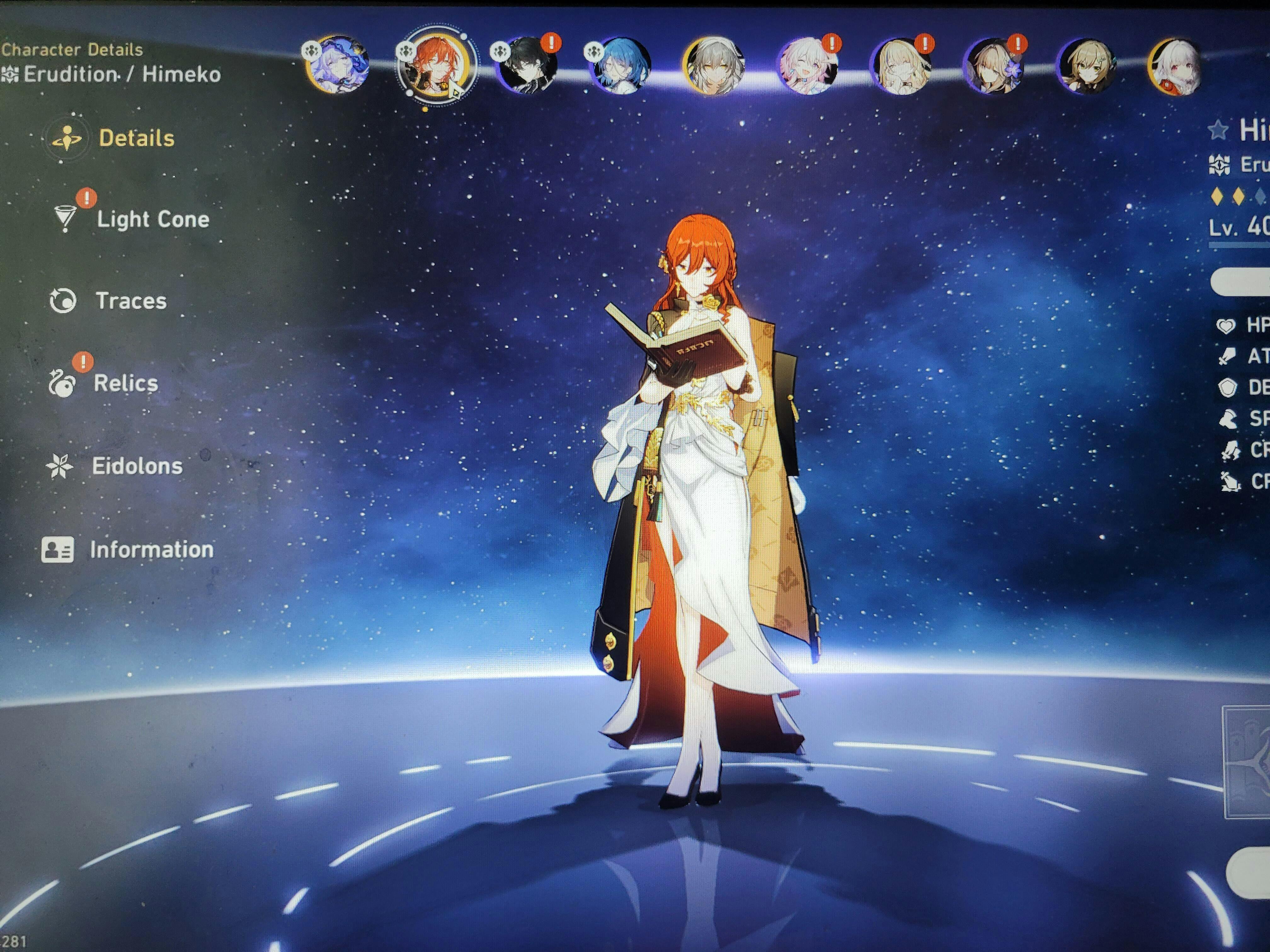View the character Information page
1270x952 pixels.
151,550
